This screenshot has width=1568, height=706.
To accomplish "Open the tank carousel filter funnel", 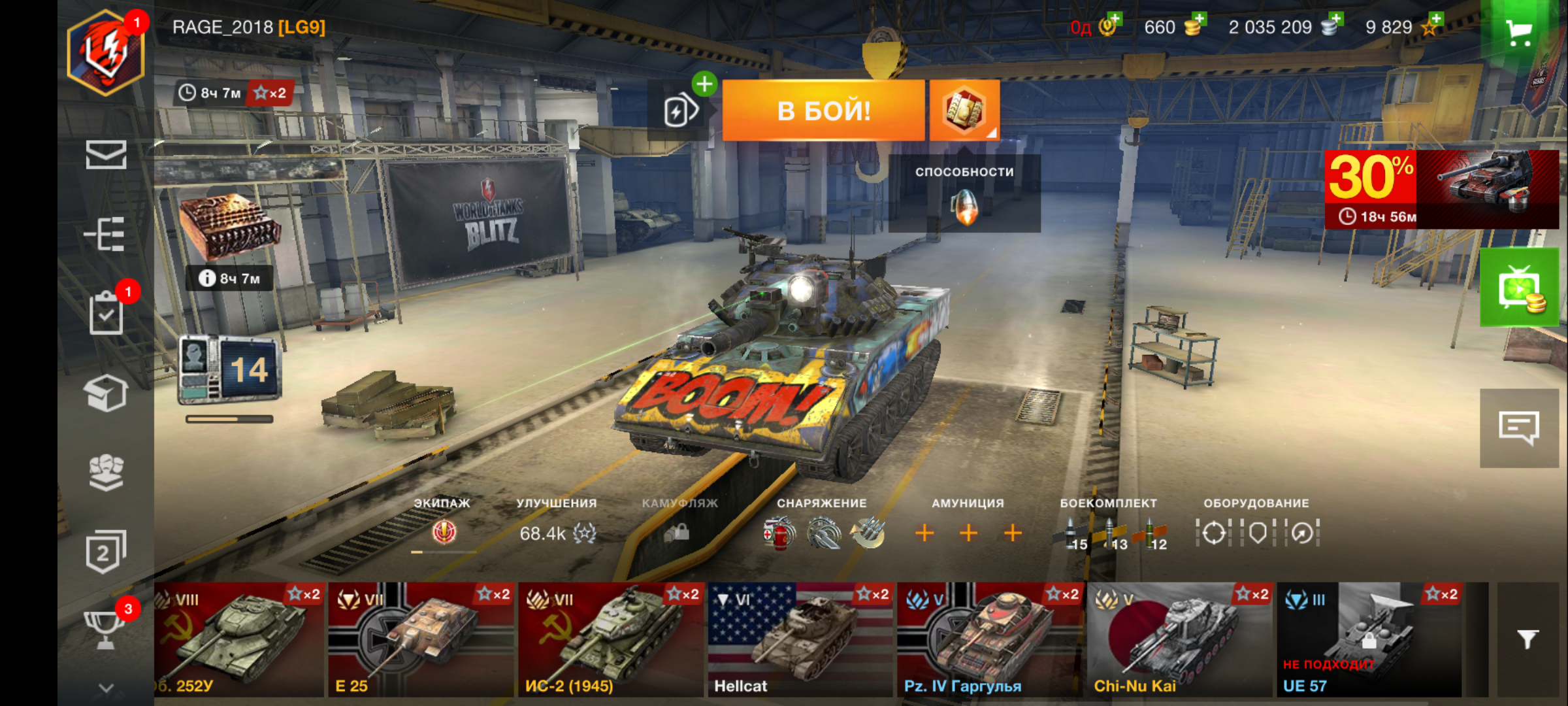I will (x=1527, y=639).
